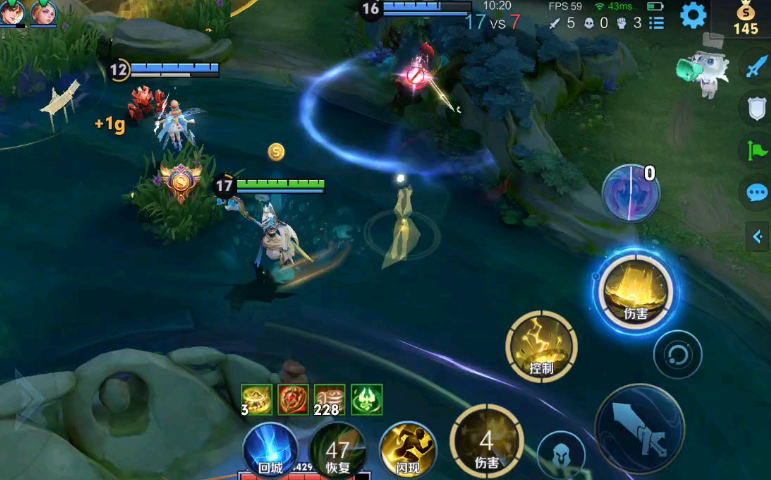Use the 闪现 flash summoner spell
This screenshot has width=771, height=480.
[x=408, y=449]
